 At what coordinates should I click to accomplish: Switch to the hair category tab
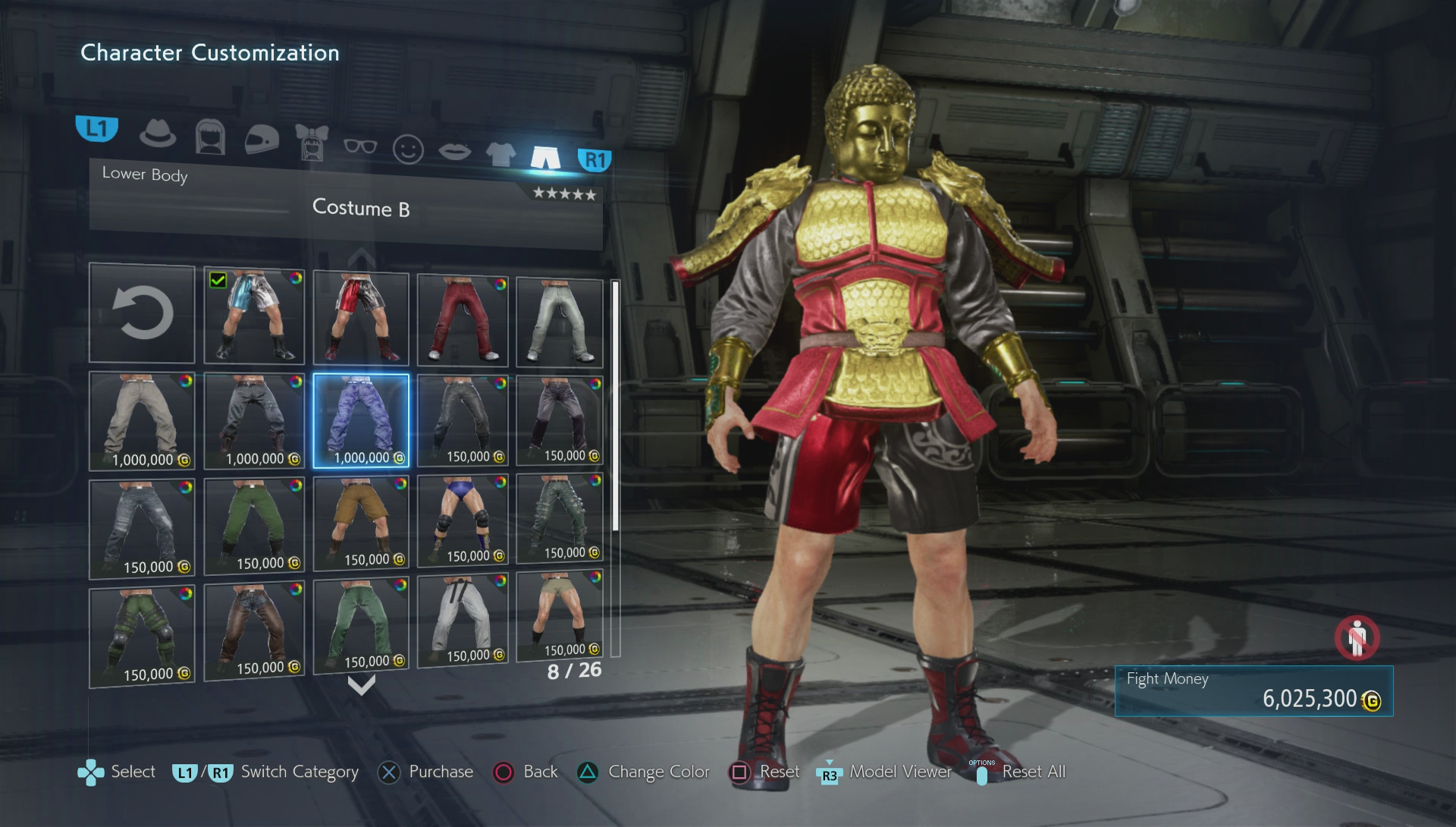click(x=210, y=137)
